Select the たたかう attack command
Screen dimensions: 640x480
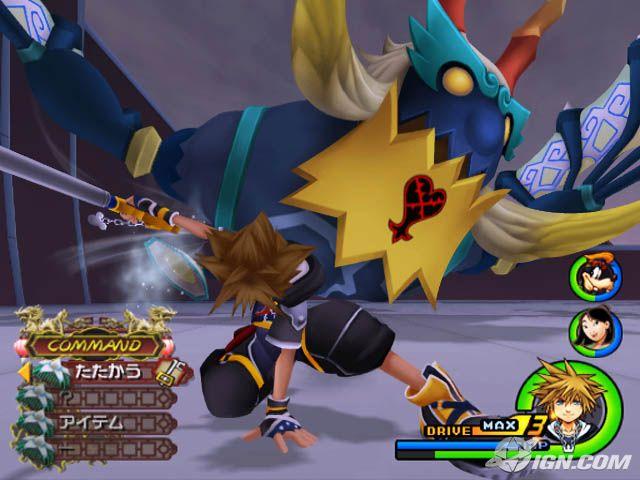tap(103, 372)
